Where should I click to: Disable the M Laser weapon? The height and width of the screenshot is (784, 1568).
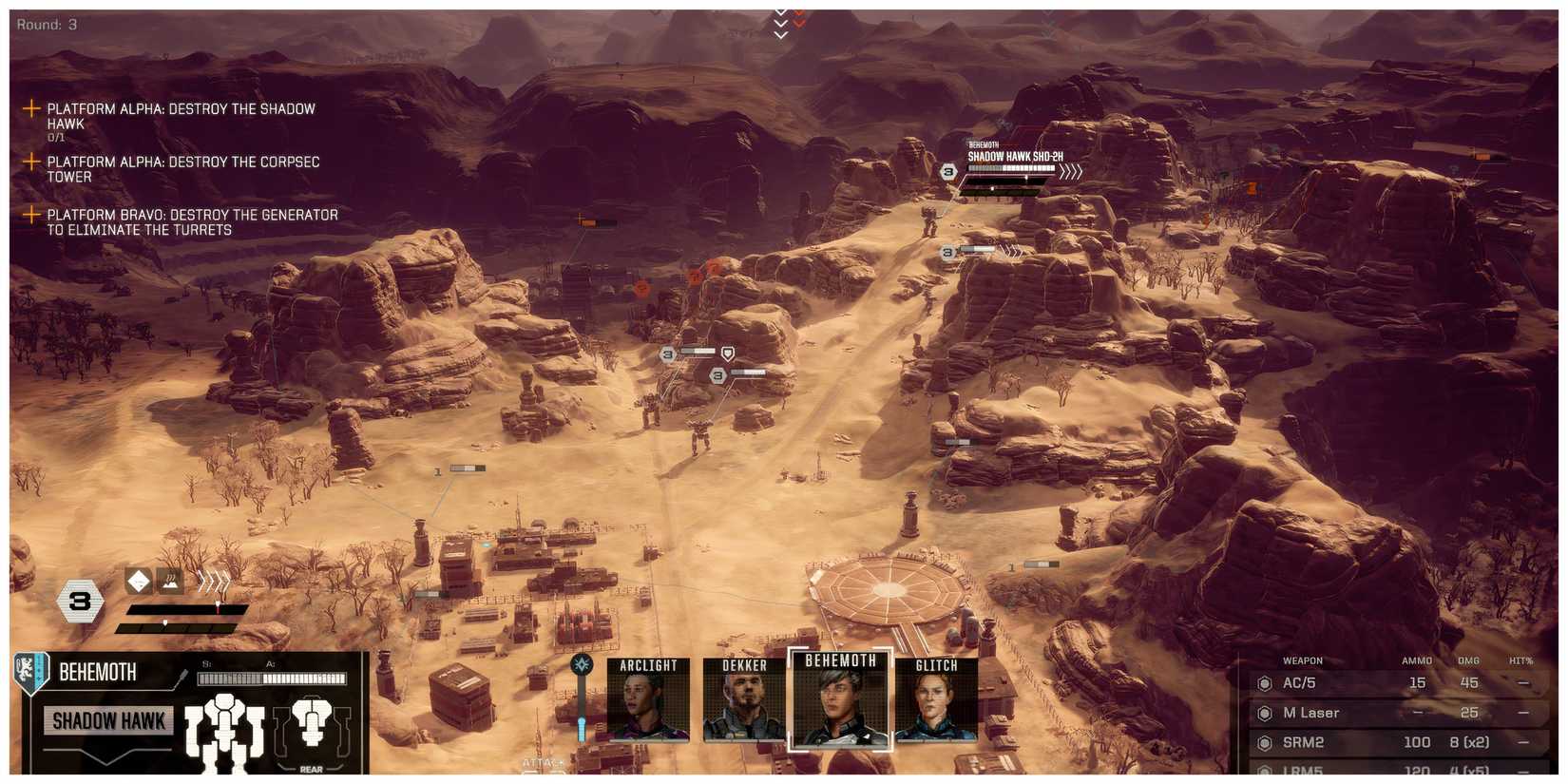coord(1264,713)
